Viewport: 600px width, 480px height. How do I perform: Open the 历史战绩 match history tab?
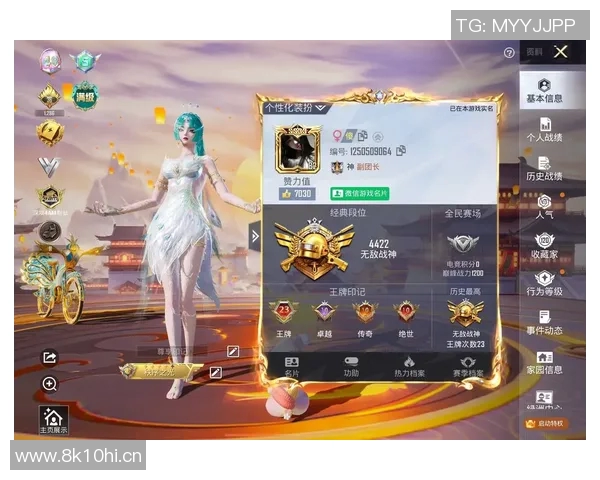point(545,168)
